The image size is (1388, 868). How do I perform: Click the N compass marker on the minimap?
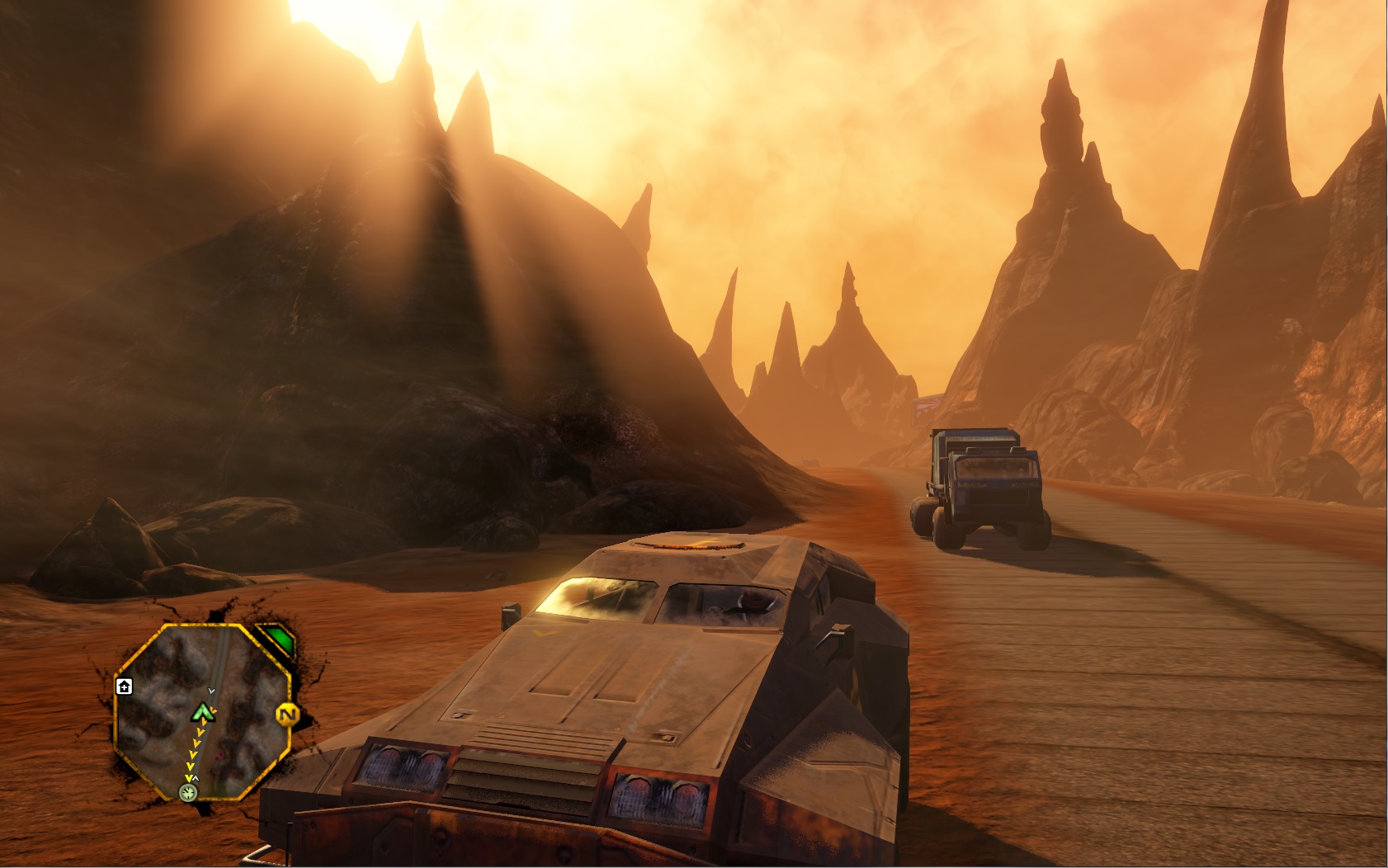[289, 715]
